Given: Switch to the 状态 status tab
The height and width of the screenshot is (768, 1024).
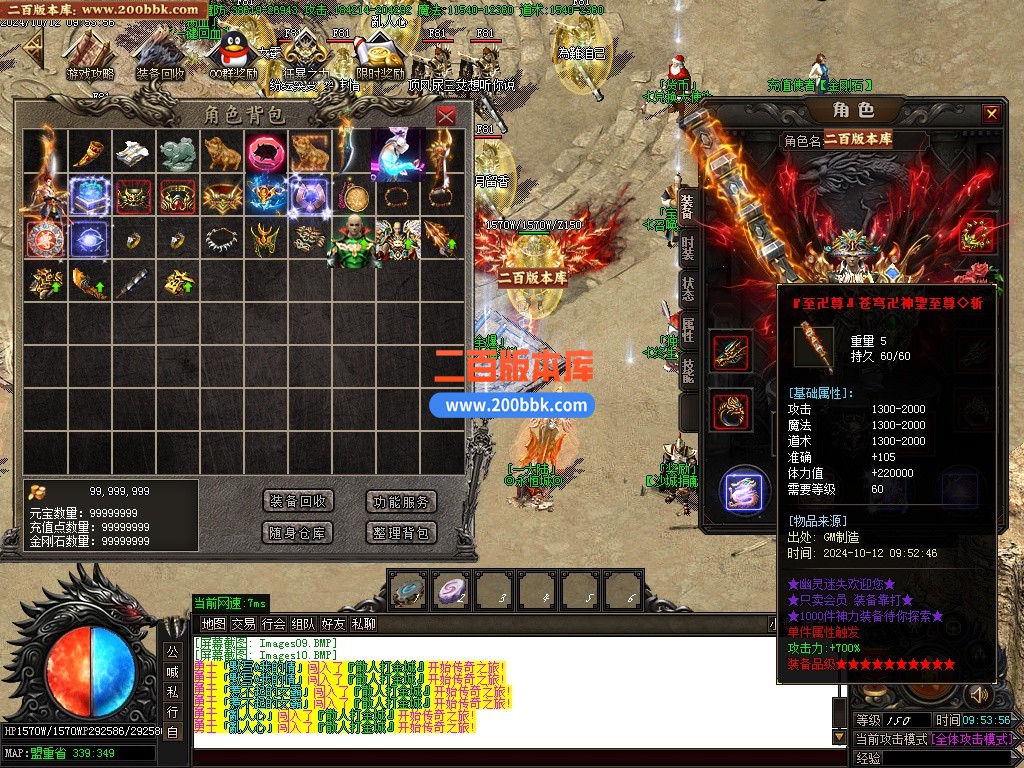Looking at the screenshot, I should coord(688,288).
